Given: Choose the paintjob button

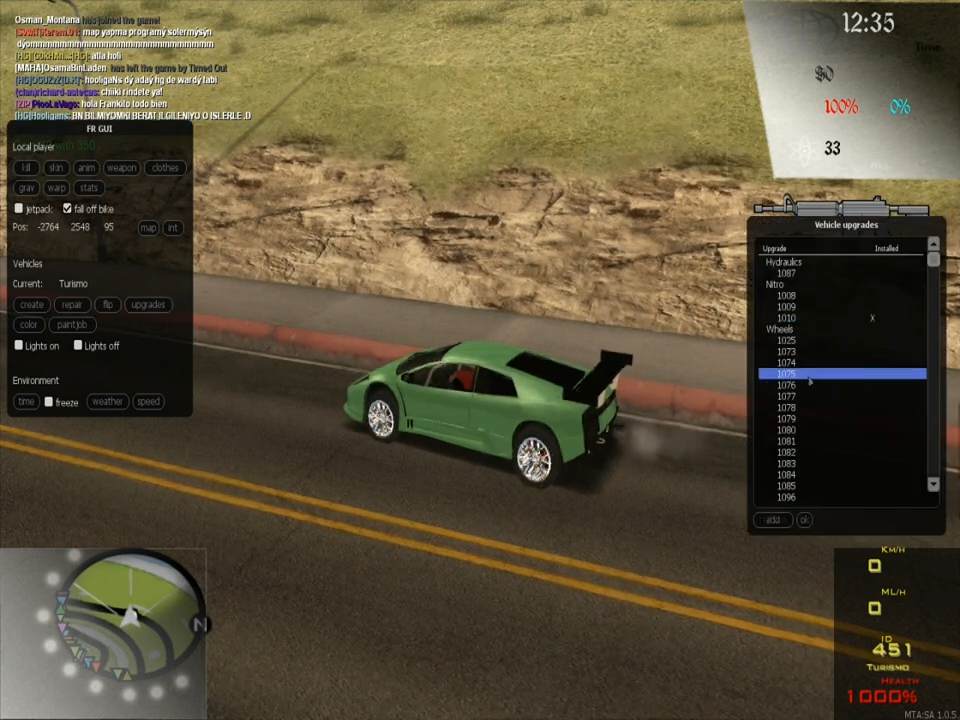Looking at the screenshot, I should click(72, 325).
